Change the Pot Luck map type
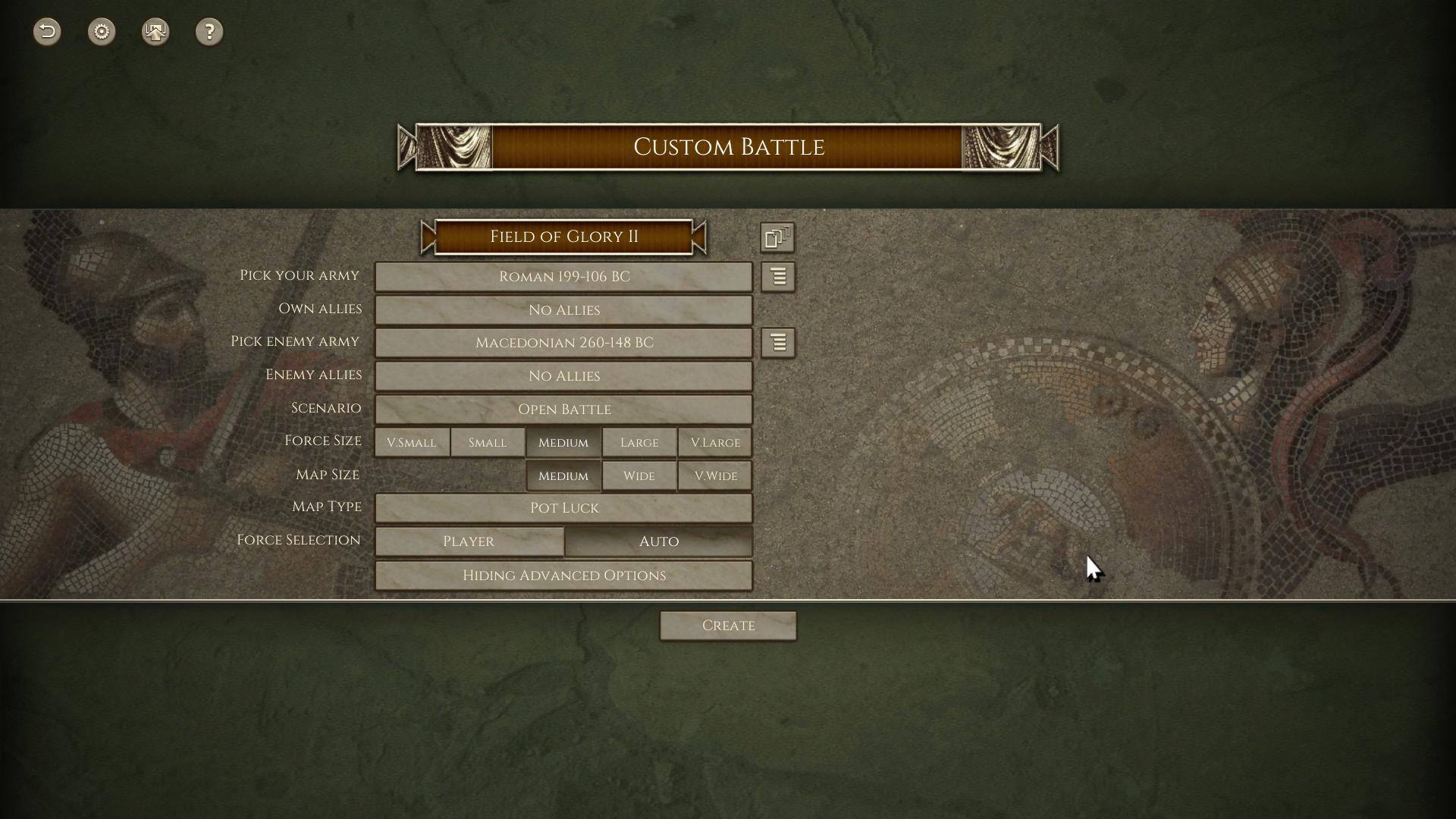Image resolution: width=1456 pixels, height=819 pixels. point(563,508)
